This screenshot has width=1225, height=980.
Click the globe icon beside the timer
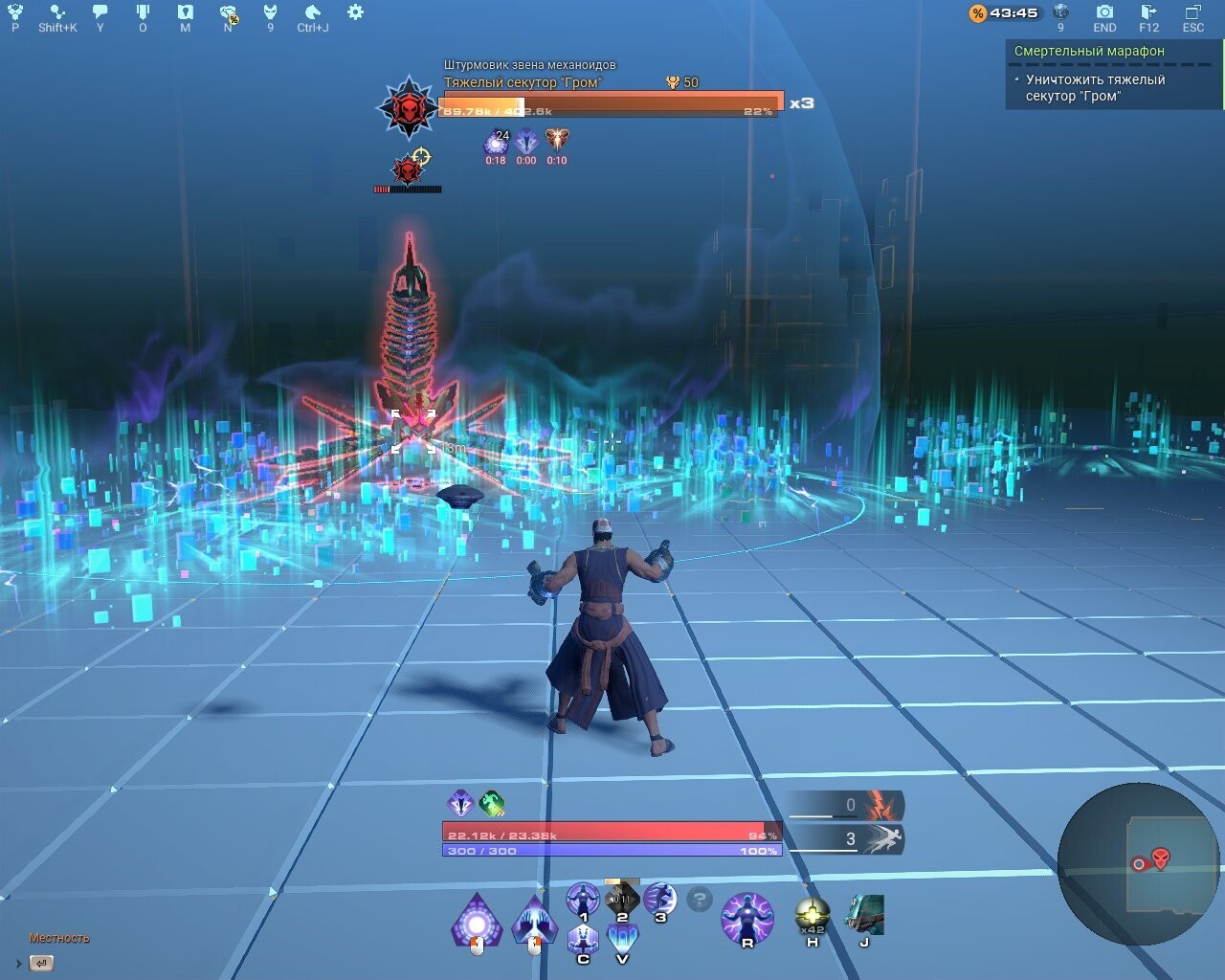point(1060,12)
